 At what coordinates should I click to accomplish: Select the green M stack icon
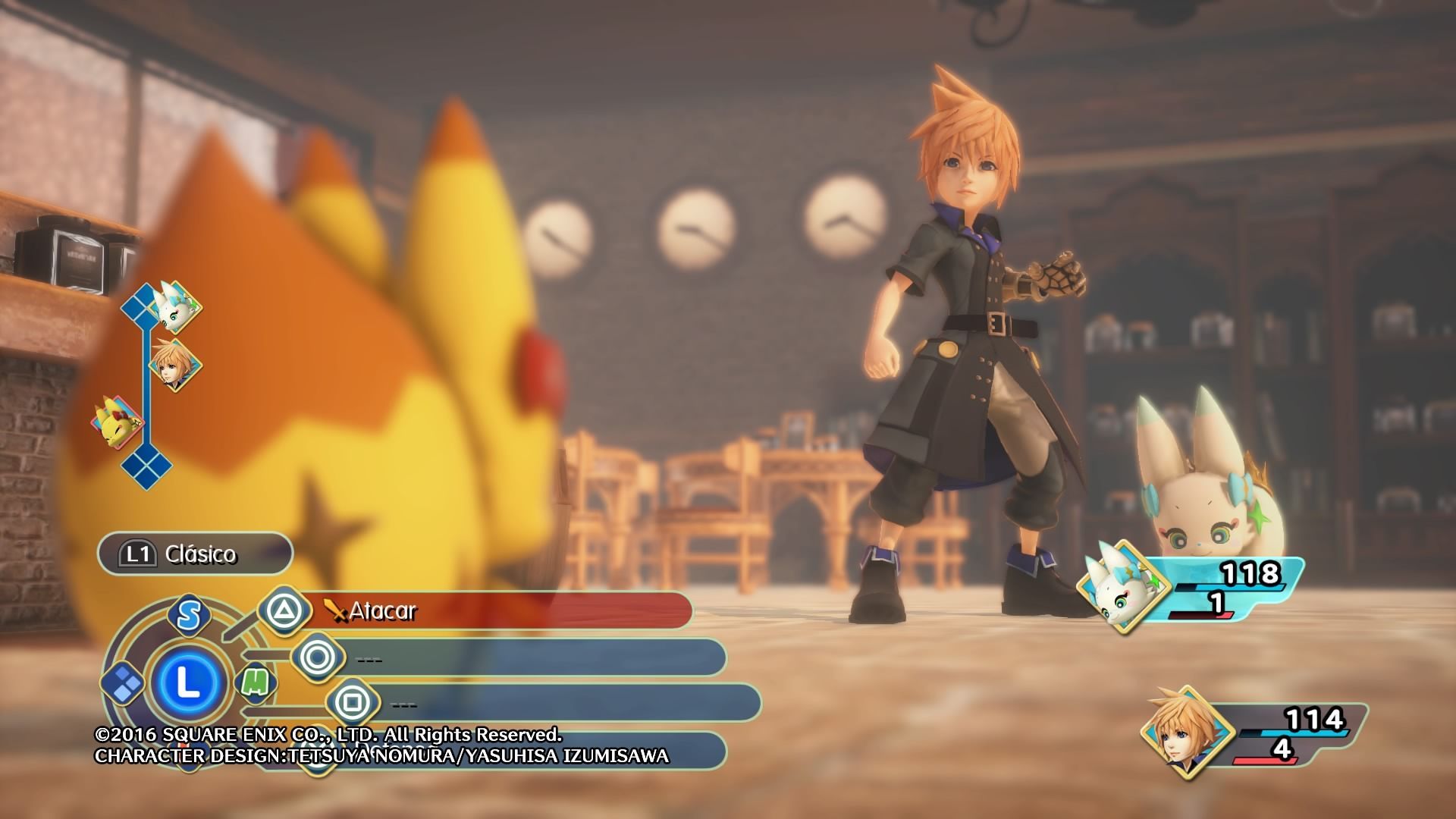tap(256, 682)
